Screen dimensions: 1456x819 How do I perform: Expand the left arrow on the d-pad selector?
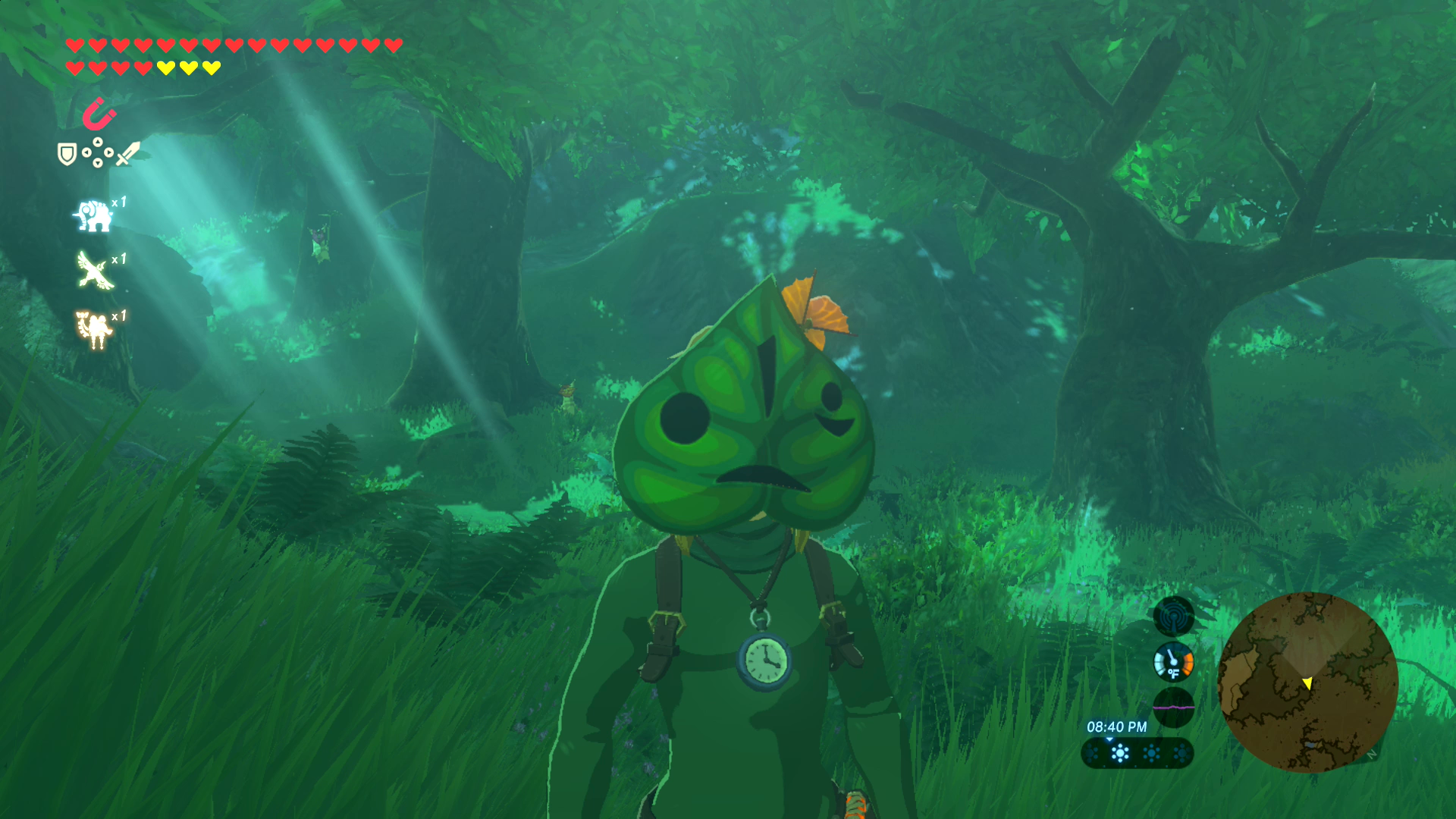[86, 152]
